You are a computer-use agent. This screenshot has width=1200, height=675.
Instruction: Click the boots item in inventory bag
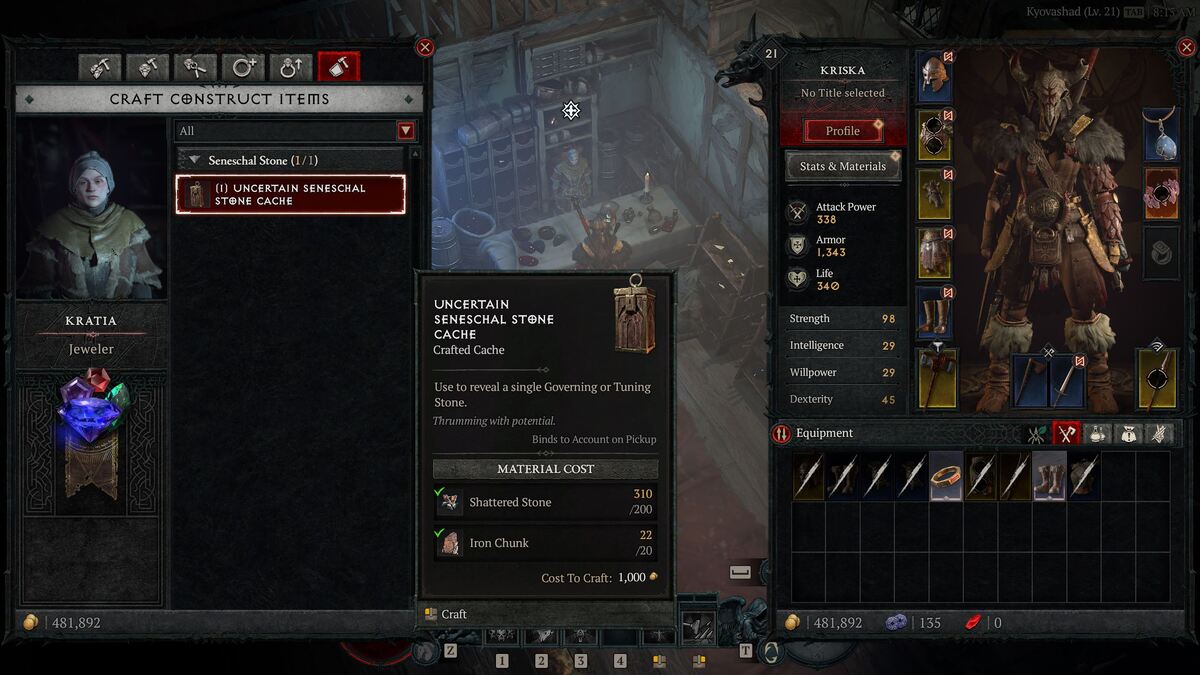(1049, 476)
